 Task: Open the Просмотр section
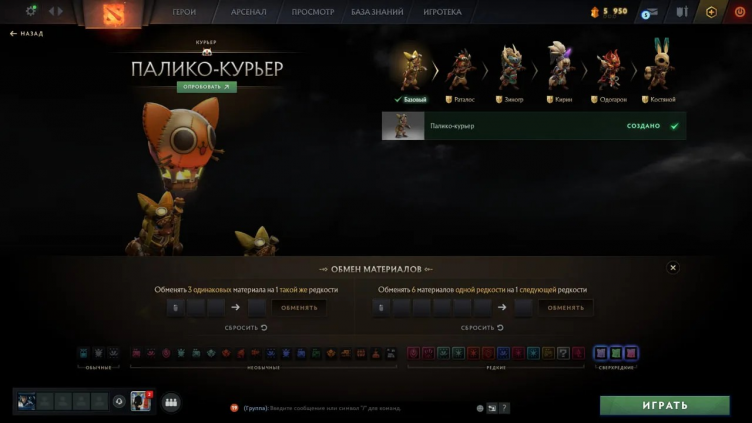point(312,12)
